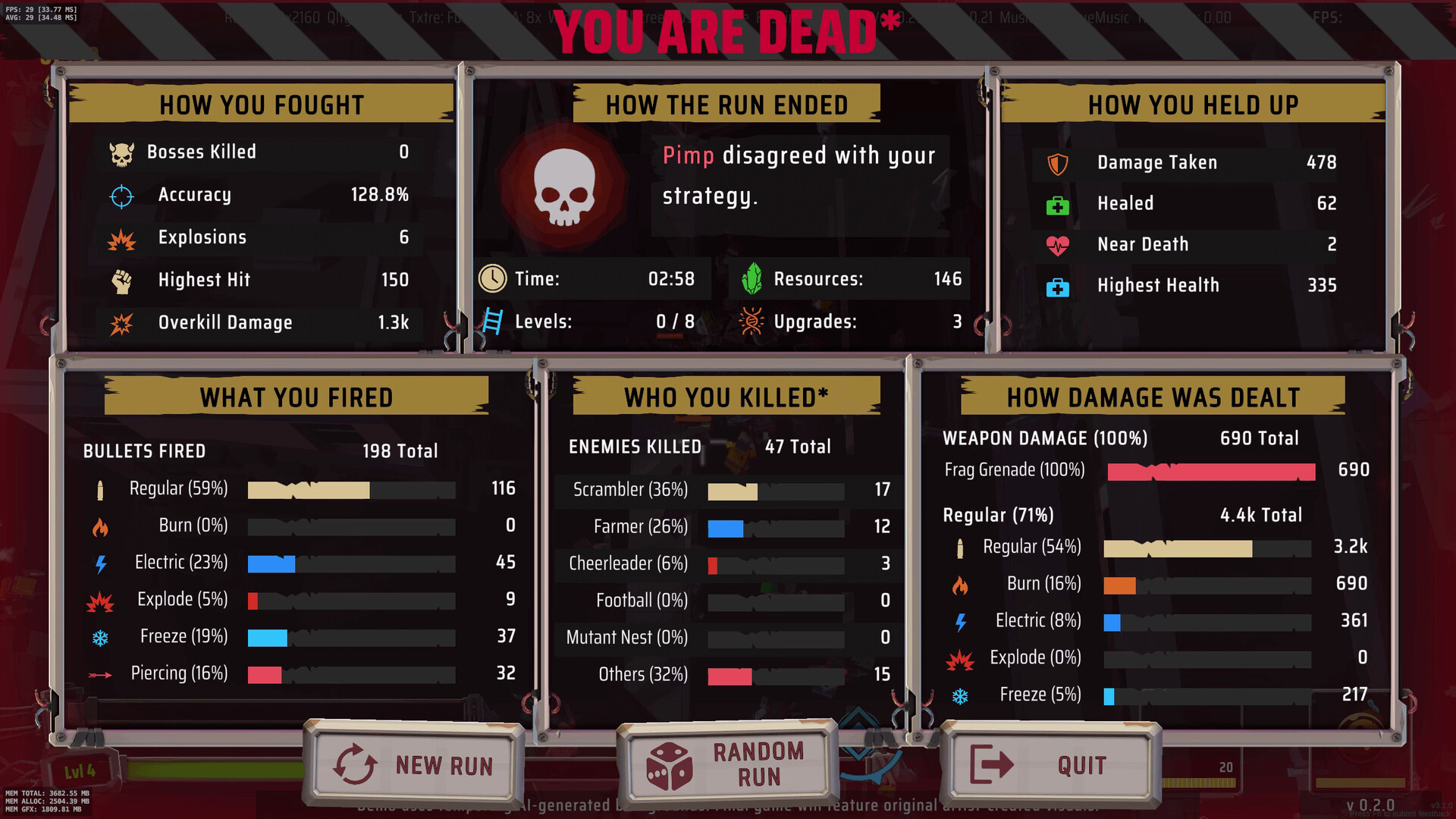Click the Upgrades sun icon
Screen dimensions: 1456x819
click(x=751, y=321)
